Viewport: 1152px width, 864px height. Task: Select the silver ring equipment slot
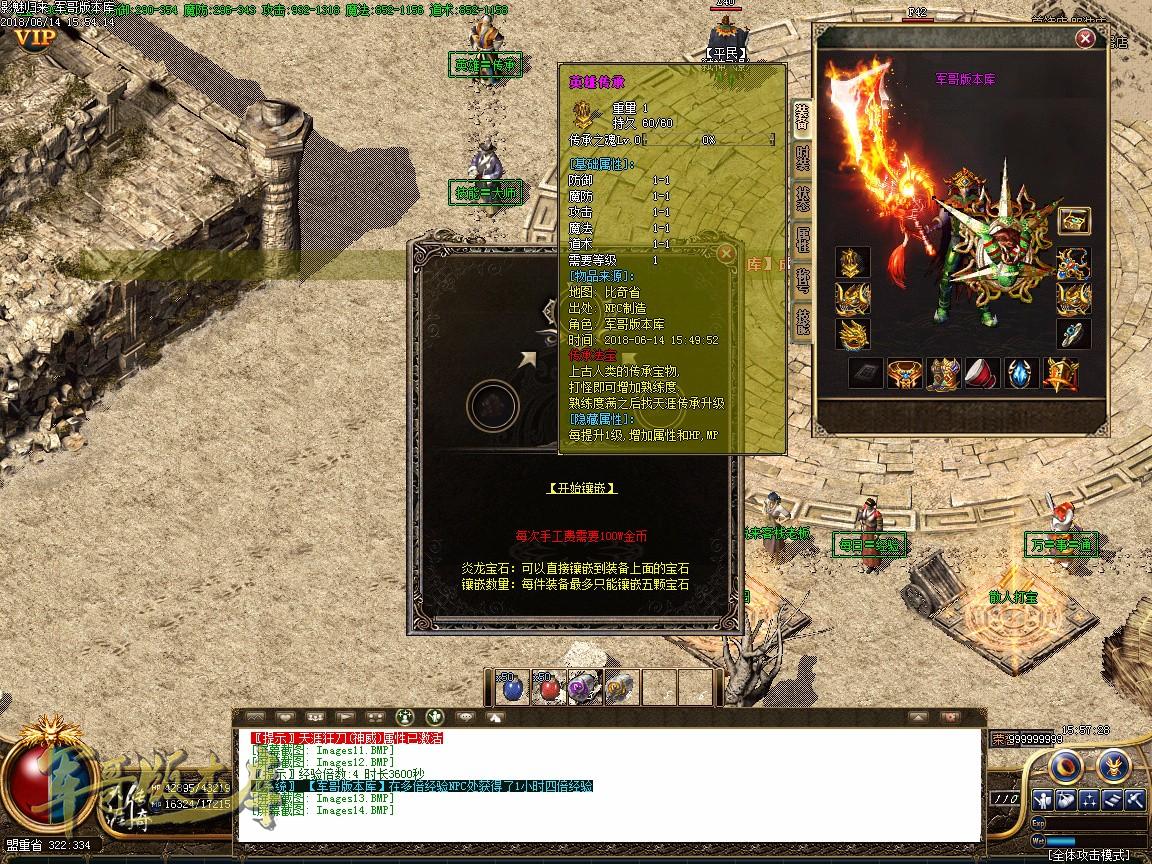point(1073,333)
